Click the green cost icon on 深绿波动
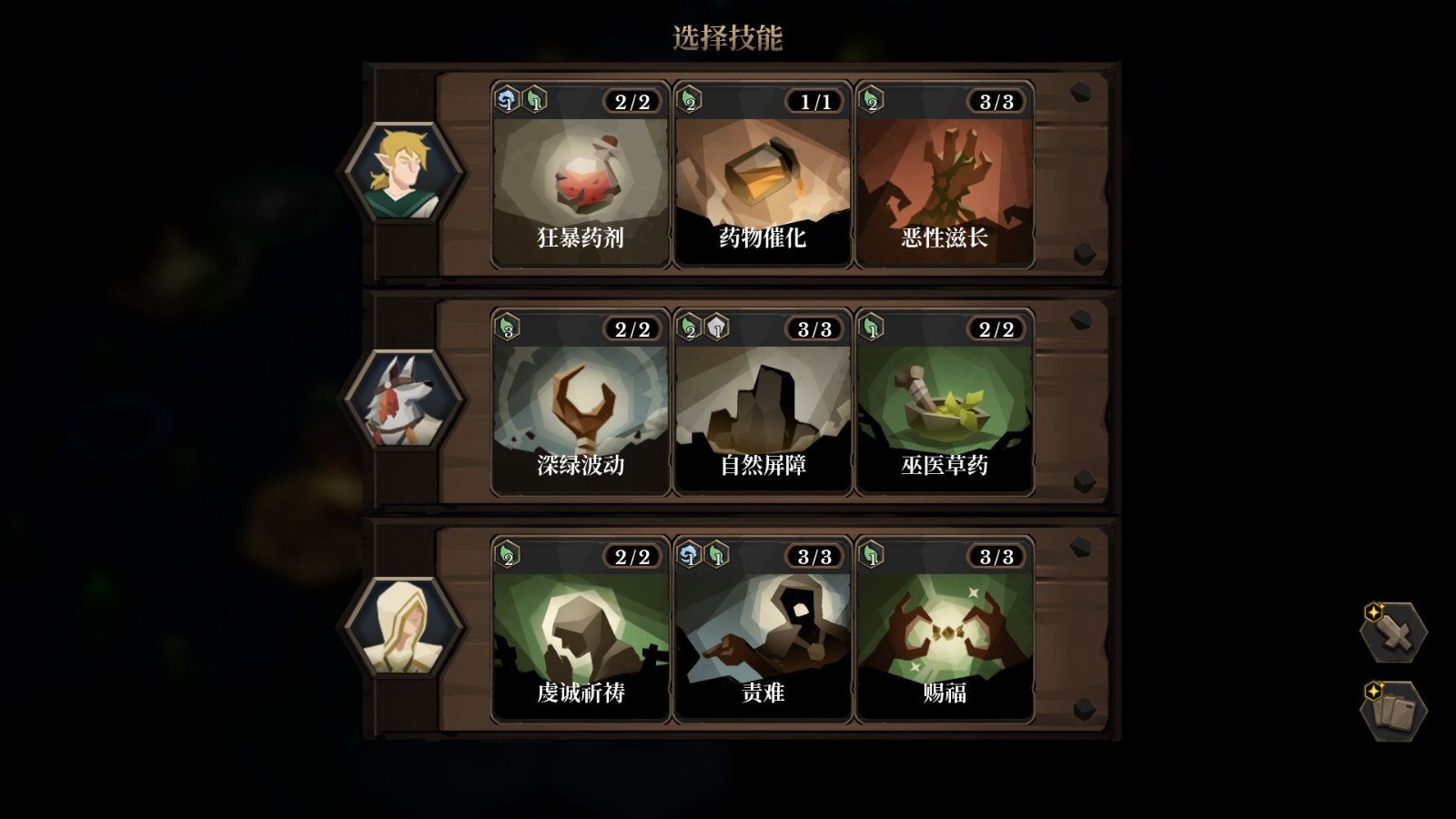This screenshot has height=819, width=1456. (x=507, y=328)
